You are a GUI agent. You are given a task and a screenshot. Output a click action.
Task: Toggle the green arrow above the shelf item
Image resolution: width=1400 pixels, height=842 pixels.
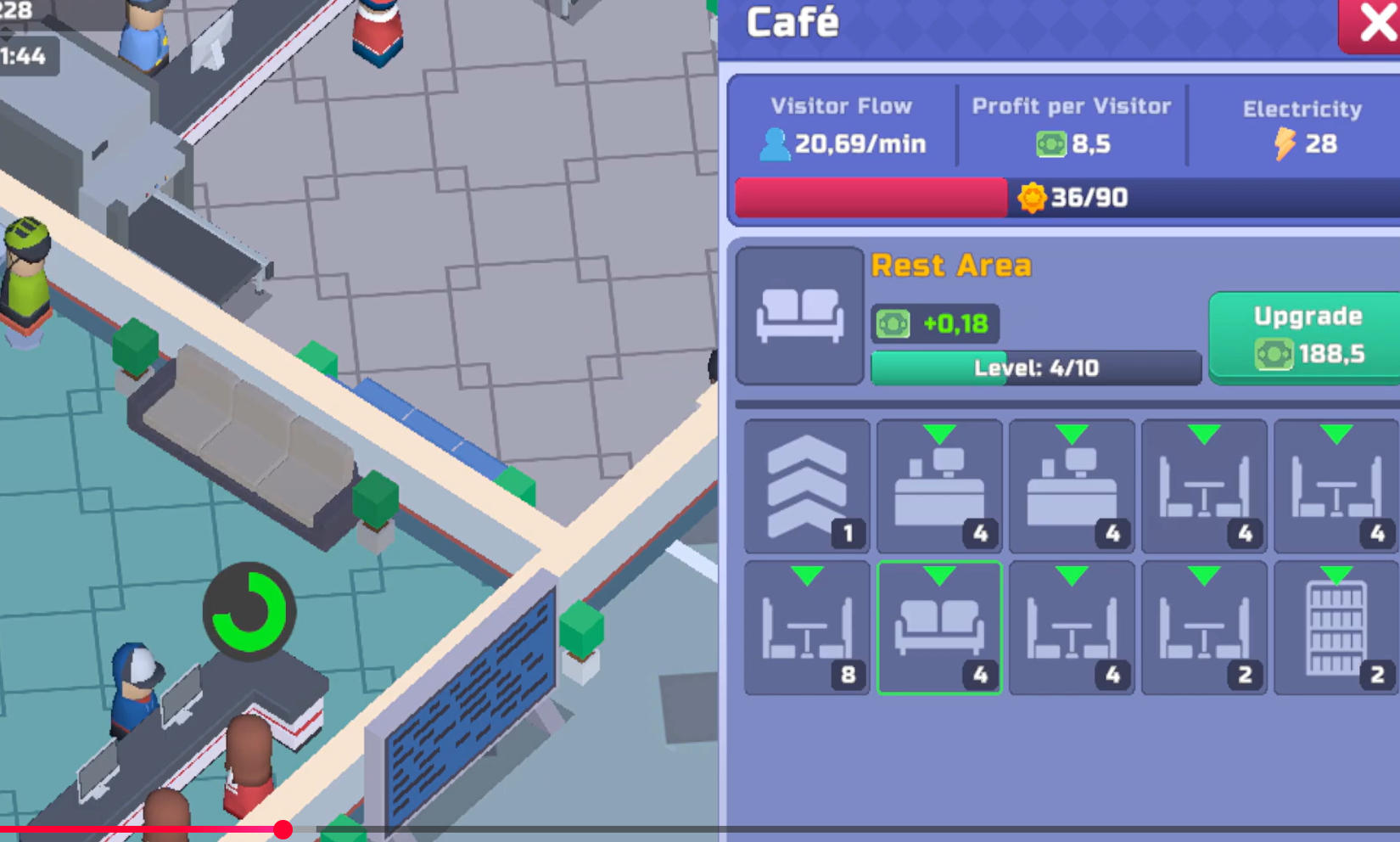coord(1335,575)
